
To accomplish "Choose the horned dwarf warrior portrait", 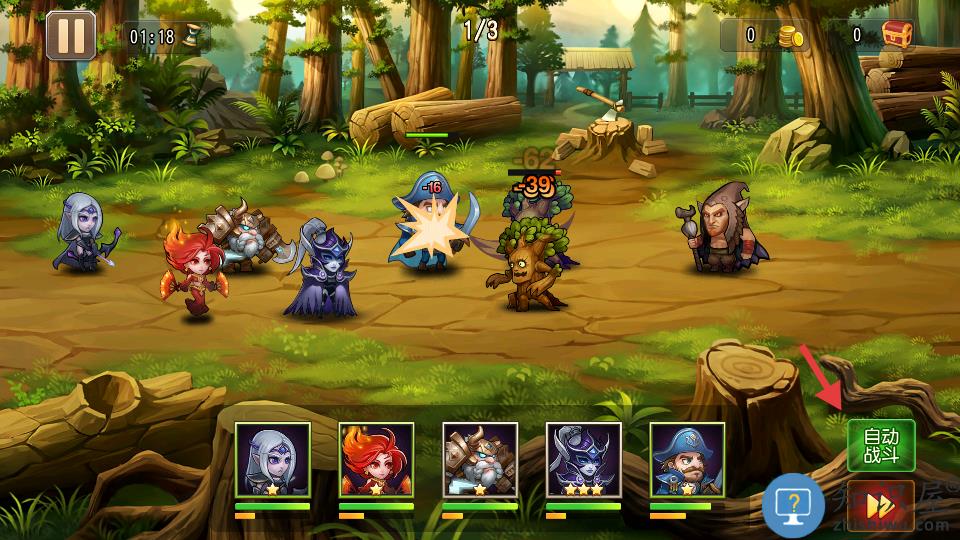I will (480, 460).
